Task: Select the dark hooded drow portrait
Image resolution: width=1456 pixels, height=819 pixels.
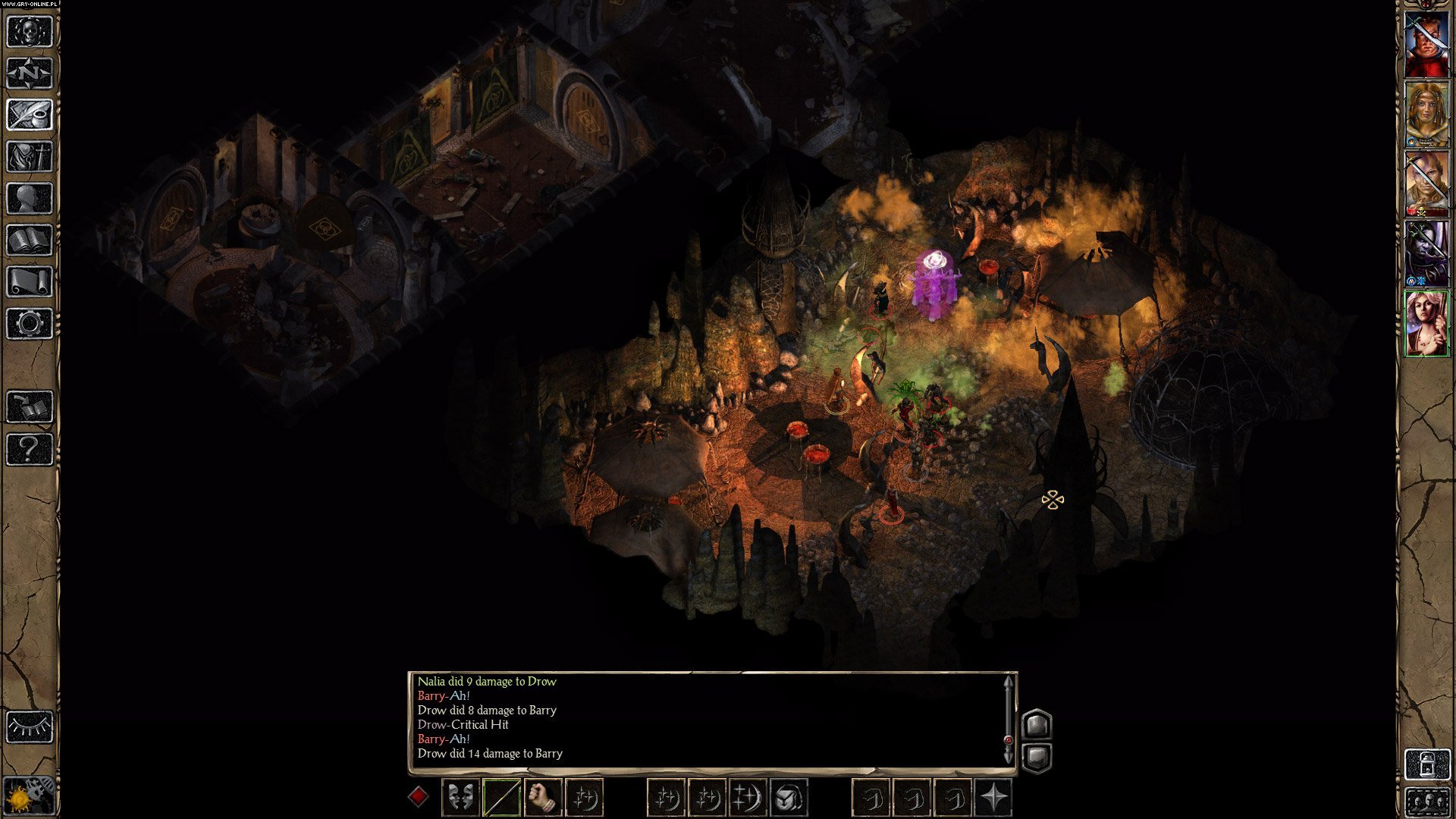Action: point(1427,253)
